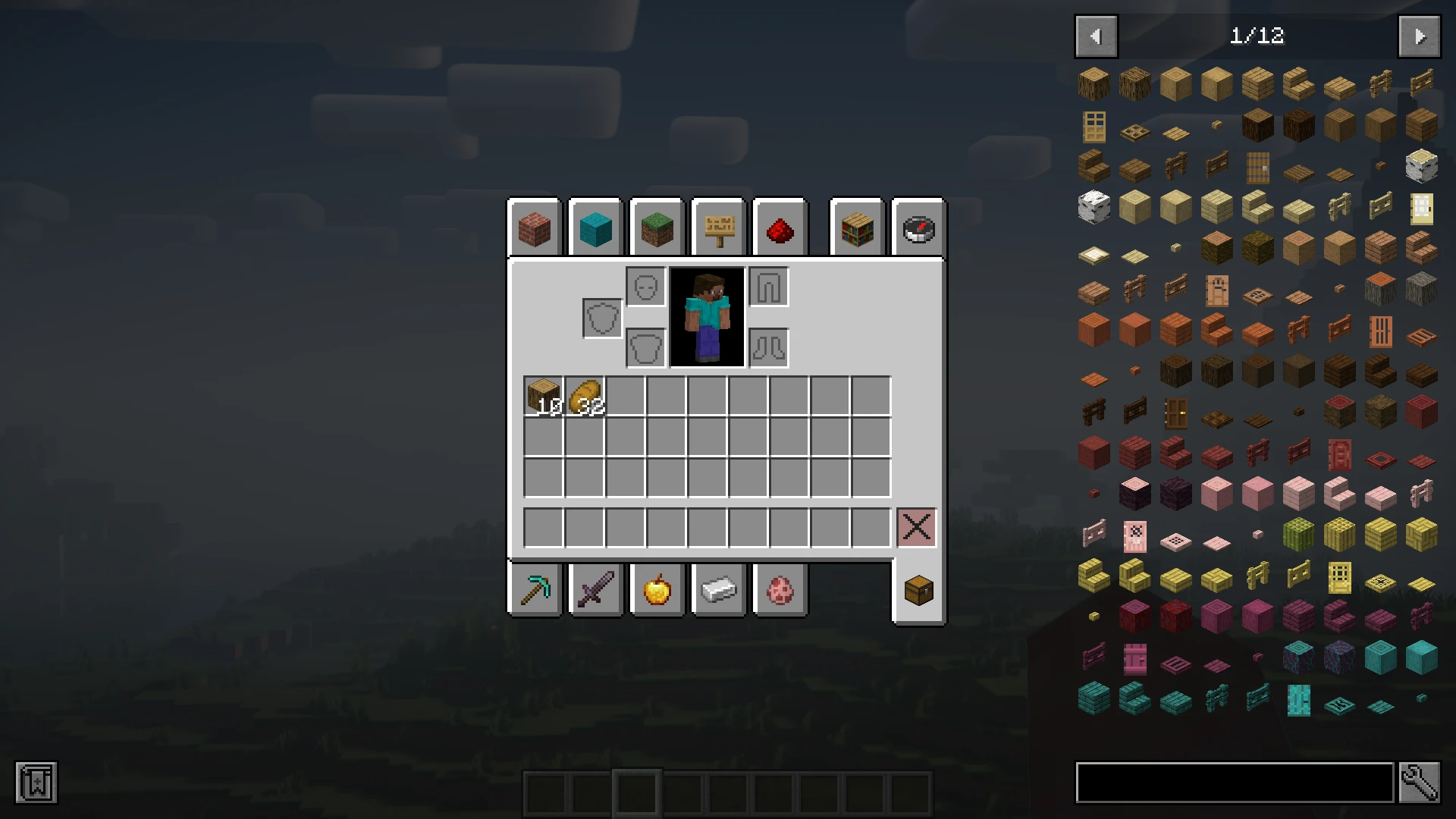The height and width of the screenshot is (819, 1456).
Task: Open the sign Functional Blocks tab
Action: pyautogui.click(x=719, y=228)
